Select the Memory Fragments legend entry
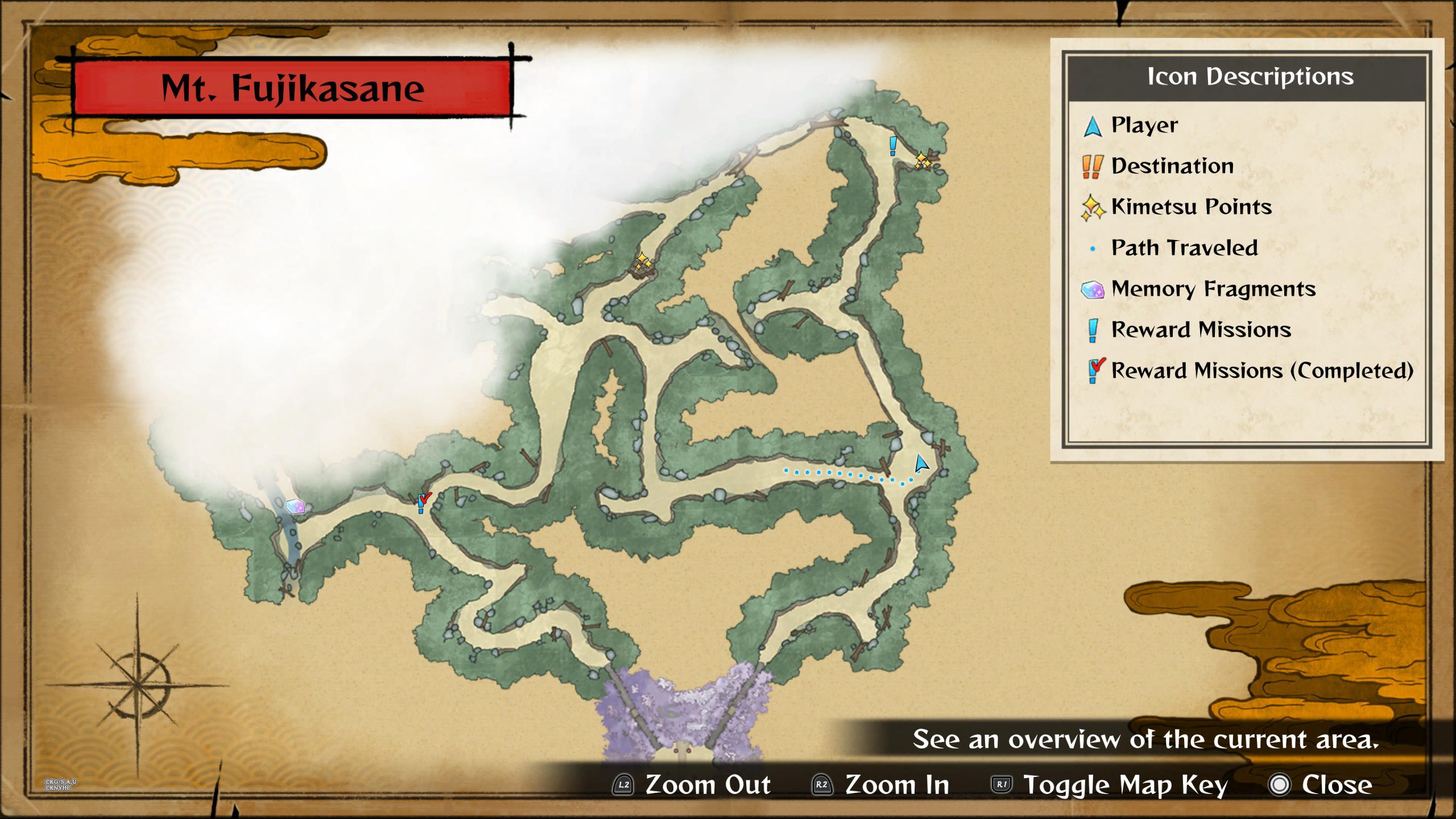Image resolution: width=1456 pixels, height=819 pixels. coord(1213,289)
